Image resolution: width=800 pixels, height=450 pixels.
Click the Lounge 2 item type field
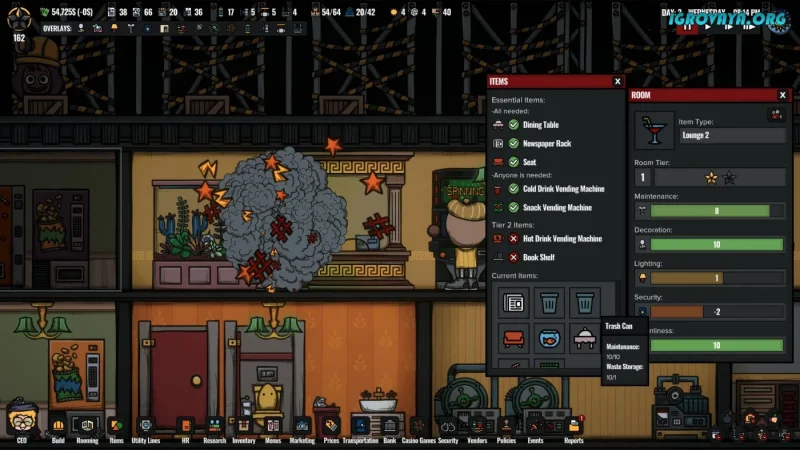(732, 135)
